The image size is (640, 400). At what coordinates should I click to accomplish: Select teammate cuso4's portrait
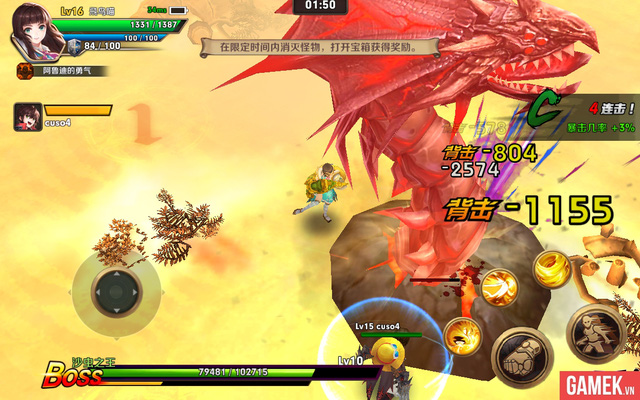click(x=27, y=117)
